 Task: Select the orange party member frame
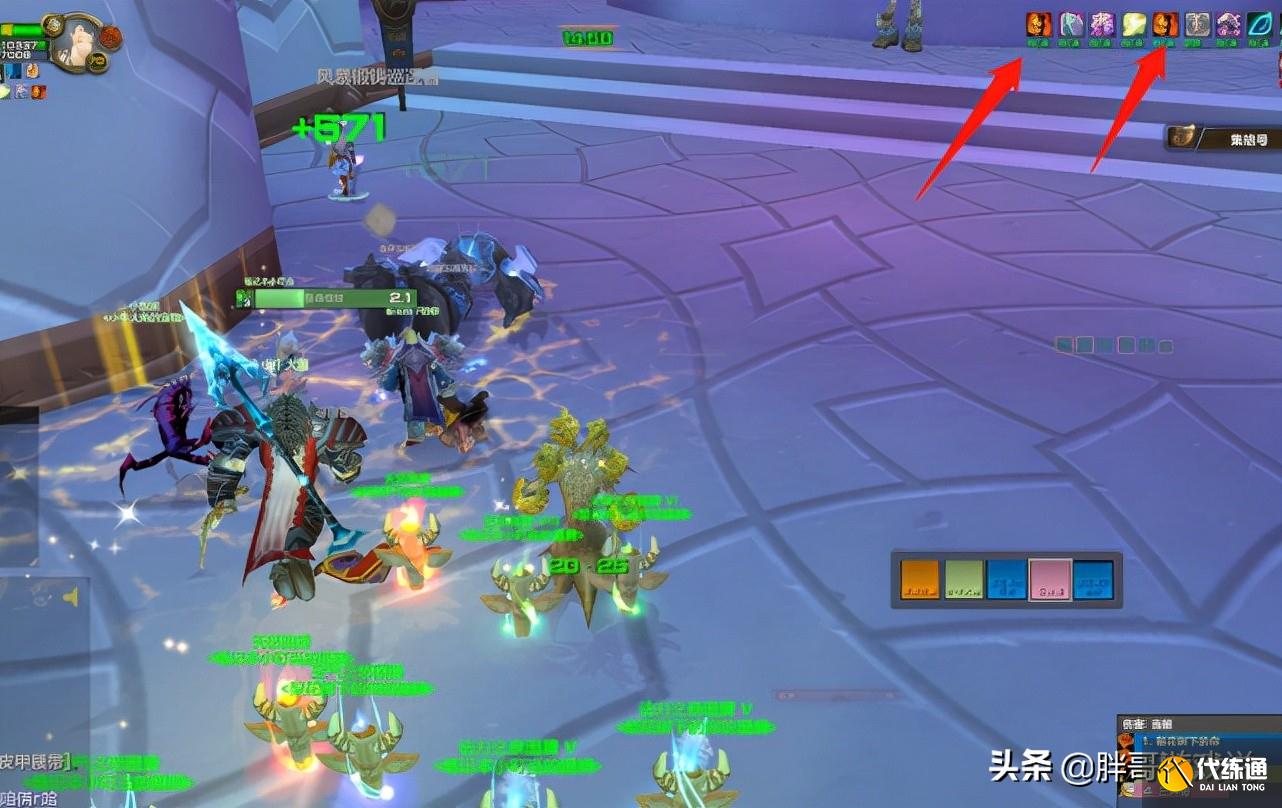920,579
